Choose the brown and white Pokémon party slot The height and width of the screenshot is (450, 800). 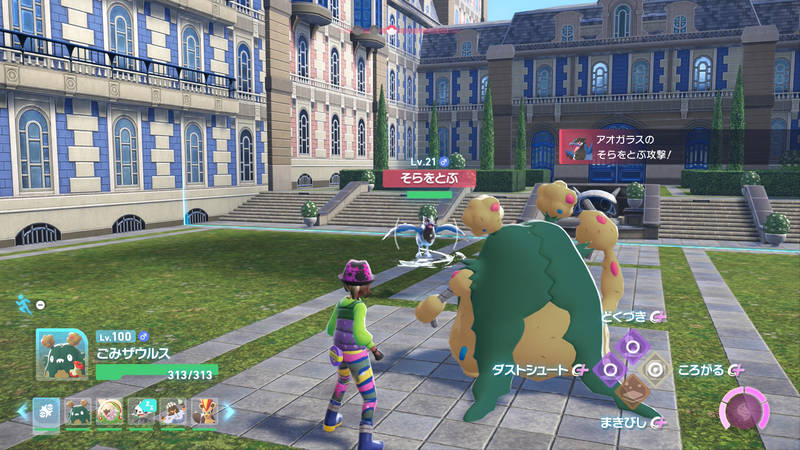[172, 411]
